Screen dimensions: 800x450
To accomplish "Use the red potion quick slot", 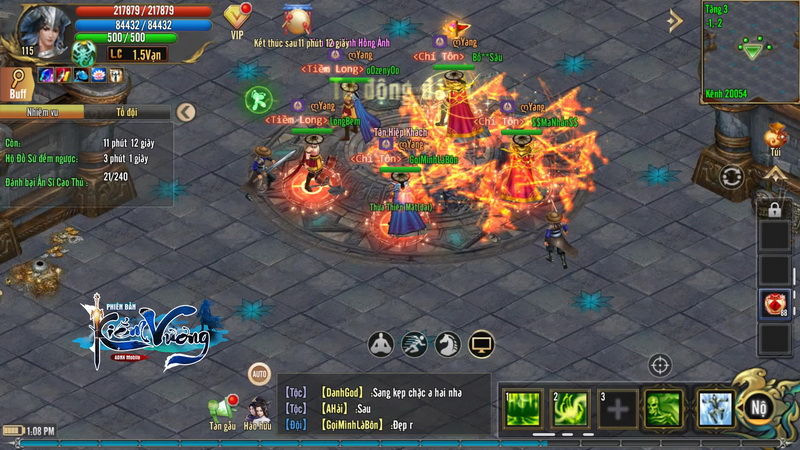I will (x=774, y=304).
